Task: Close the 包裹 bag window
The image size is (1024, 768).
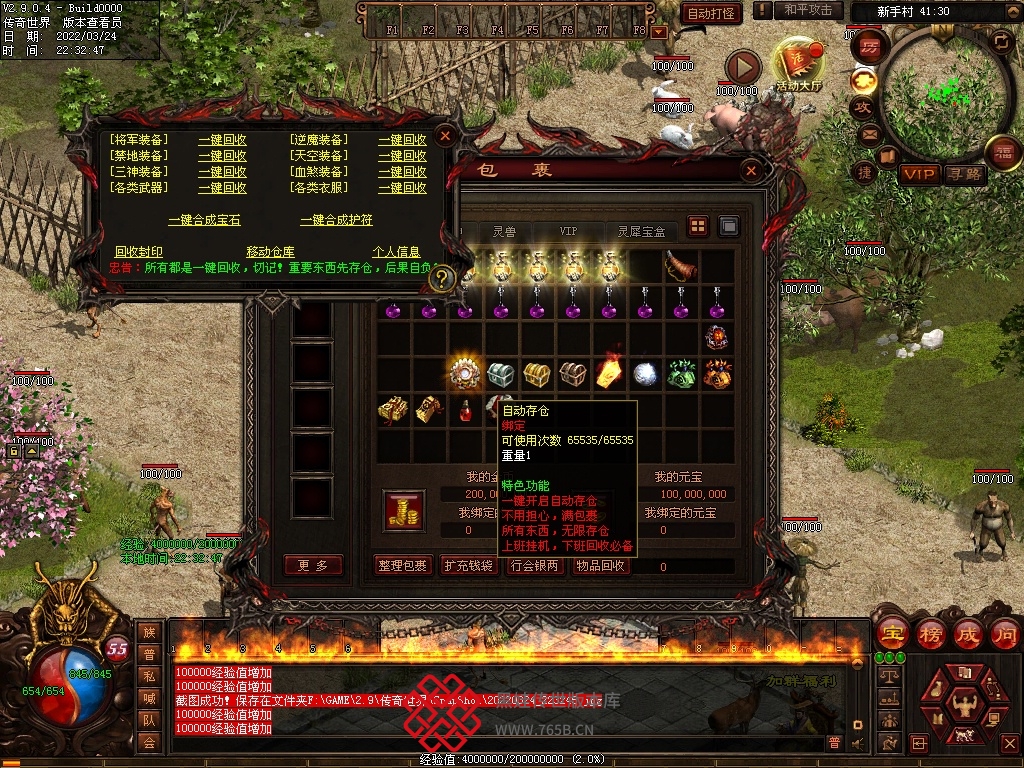Action: (x=751, y=172)
